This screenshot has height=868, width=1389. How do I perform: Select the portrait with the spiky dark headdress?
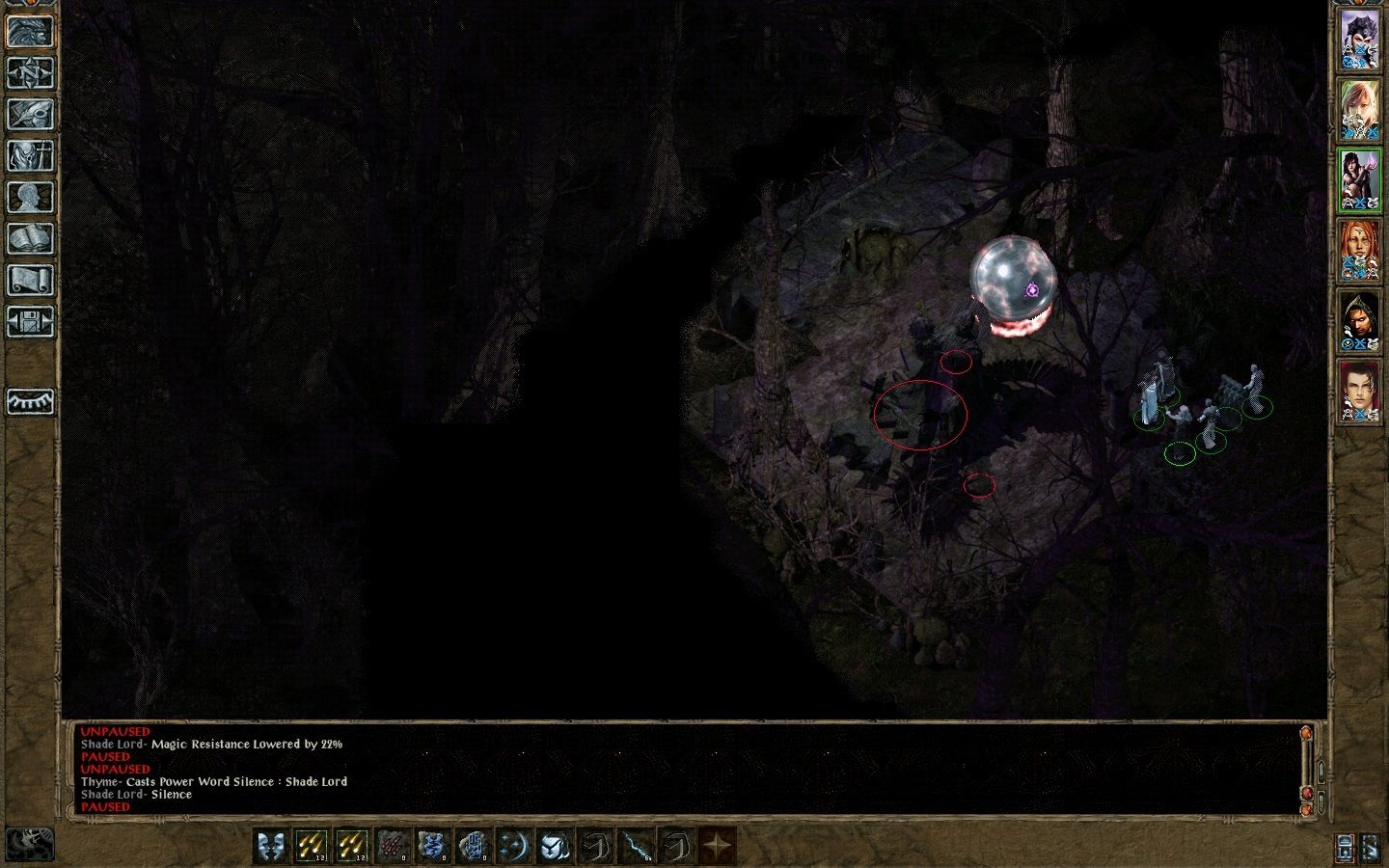(x=1359, y=40)
